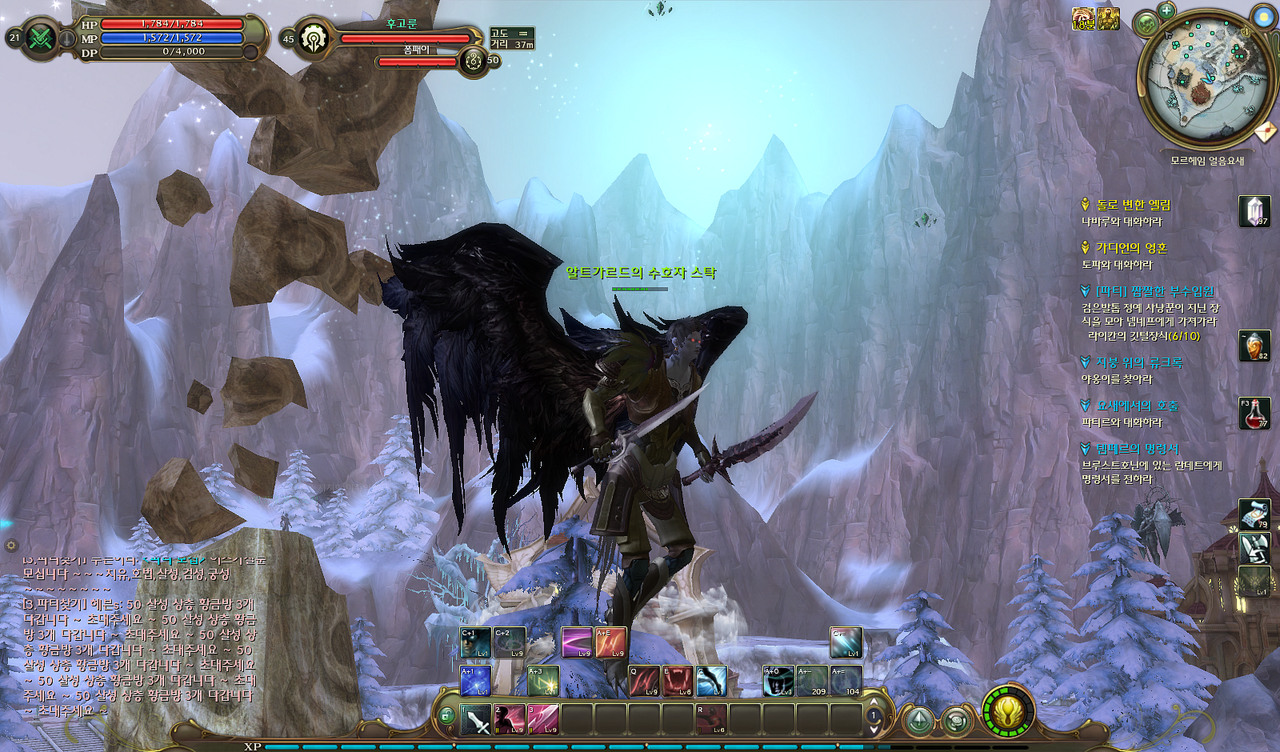Use the red potion quickslot

[1255, 414]
